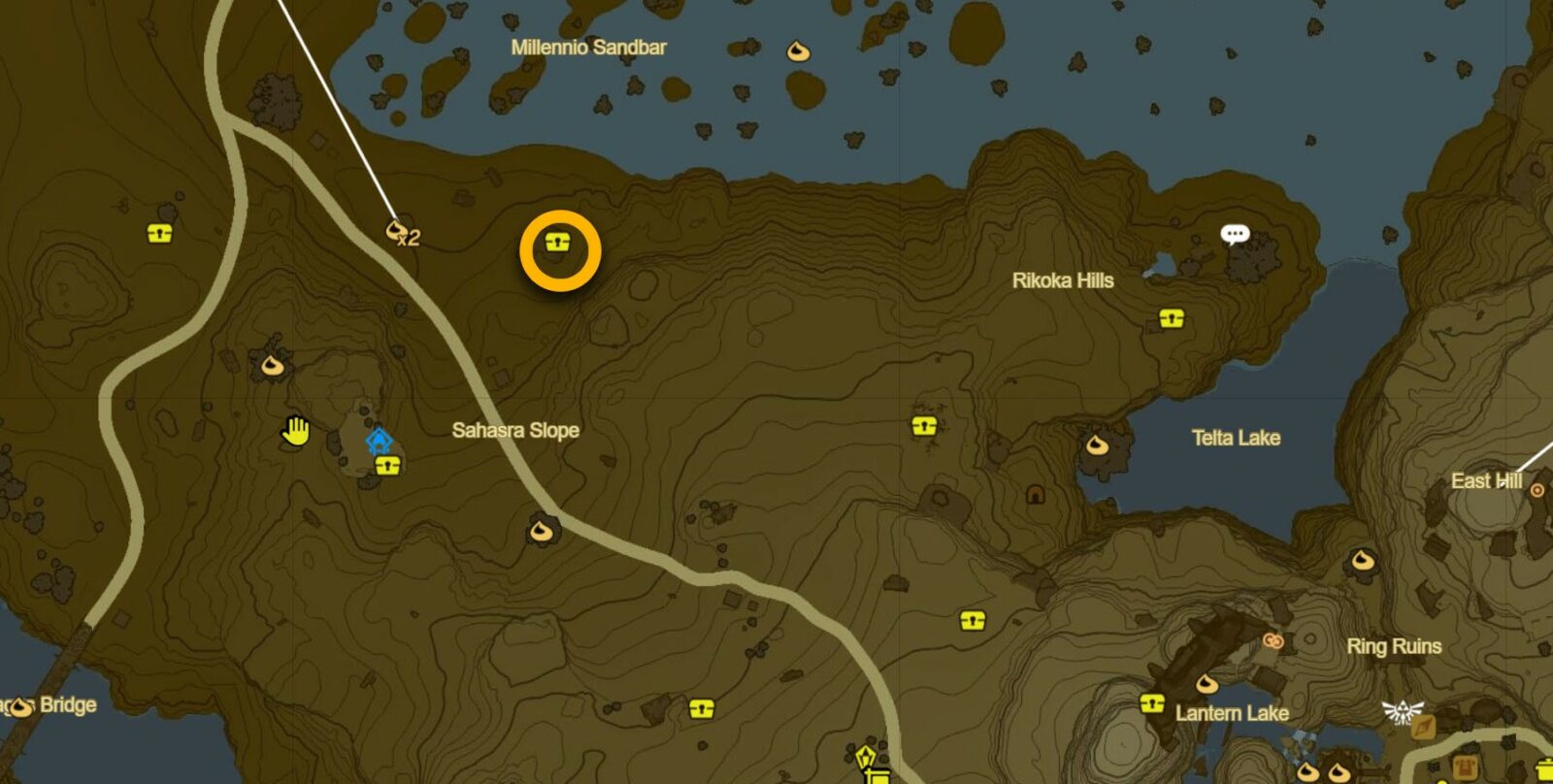Click the Korok seed on the Bridge label
Viewport: 1553px width, 784px height.
[x=21, y=708]
